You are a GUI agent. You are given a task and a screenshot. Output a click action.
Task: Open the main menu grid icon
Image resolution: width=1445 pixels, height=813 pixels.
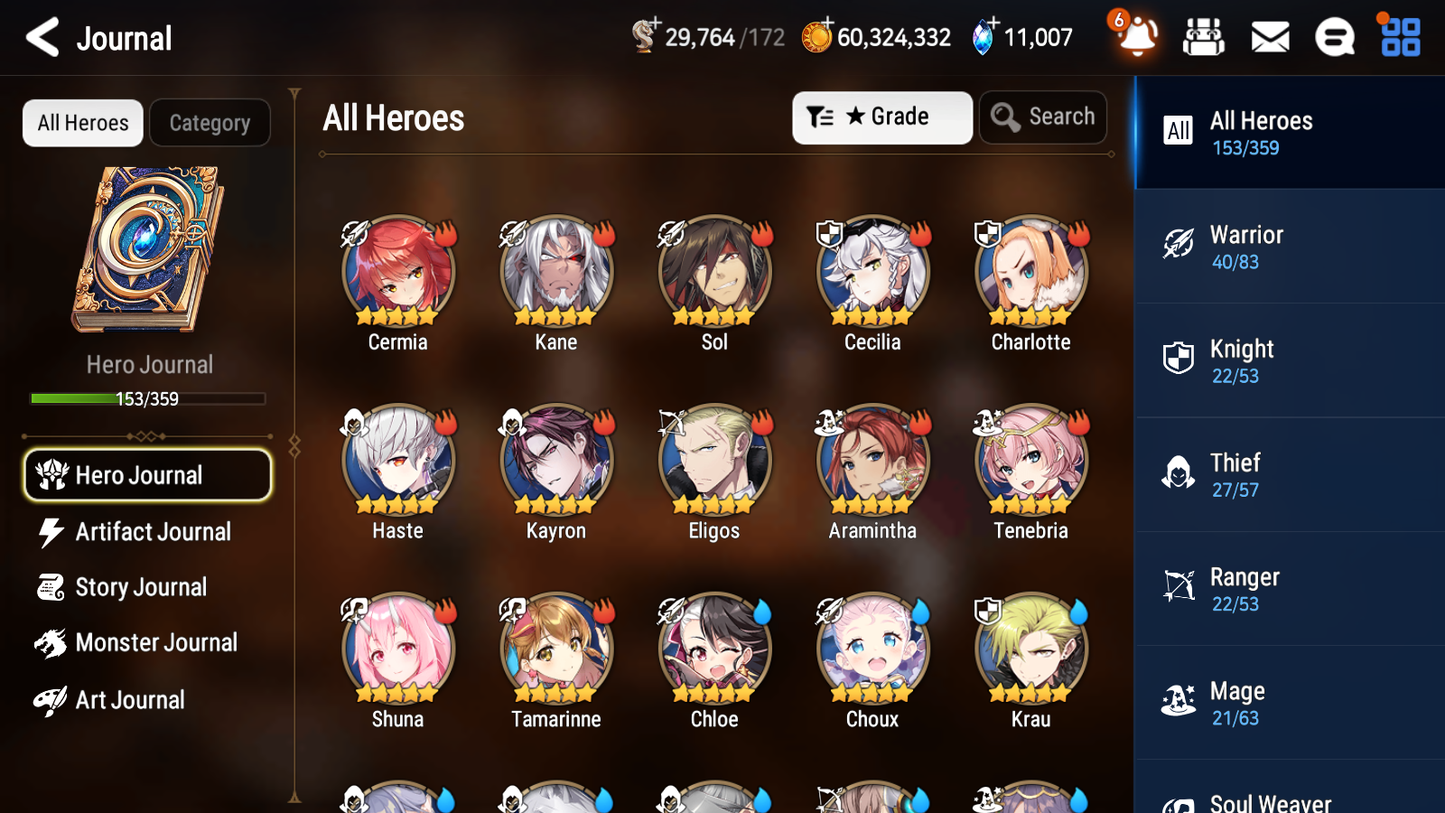[x=1399, y=35]
